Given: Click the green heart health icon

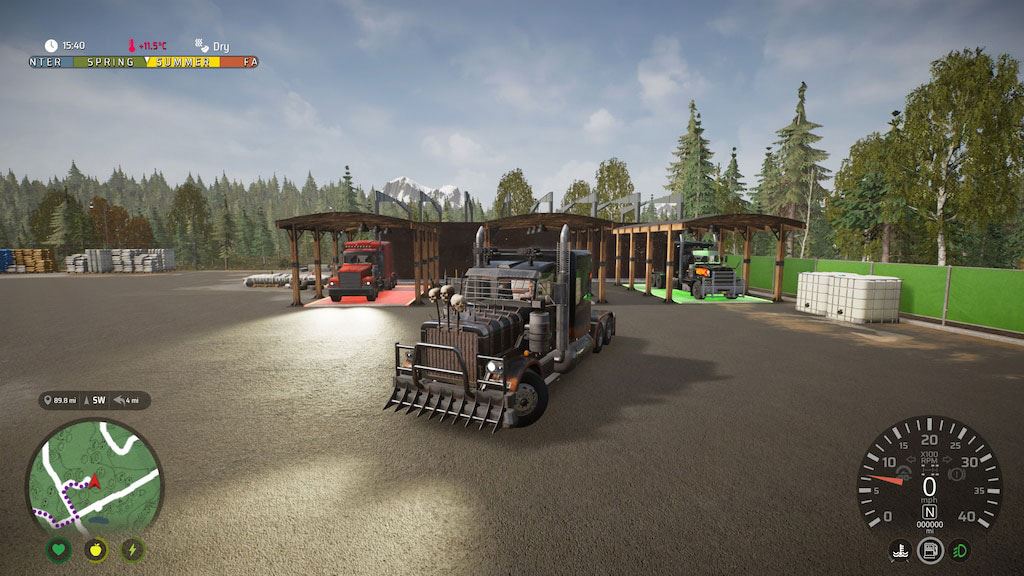Looking at the screenshot, I should [59, 550].
